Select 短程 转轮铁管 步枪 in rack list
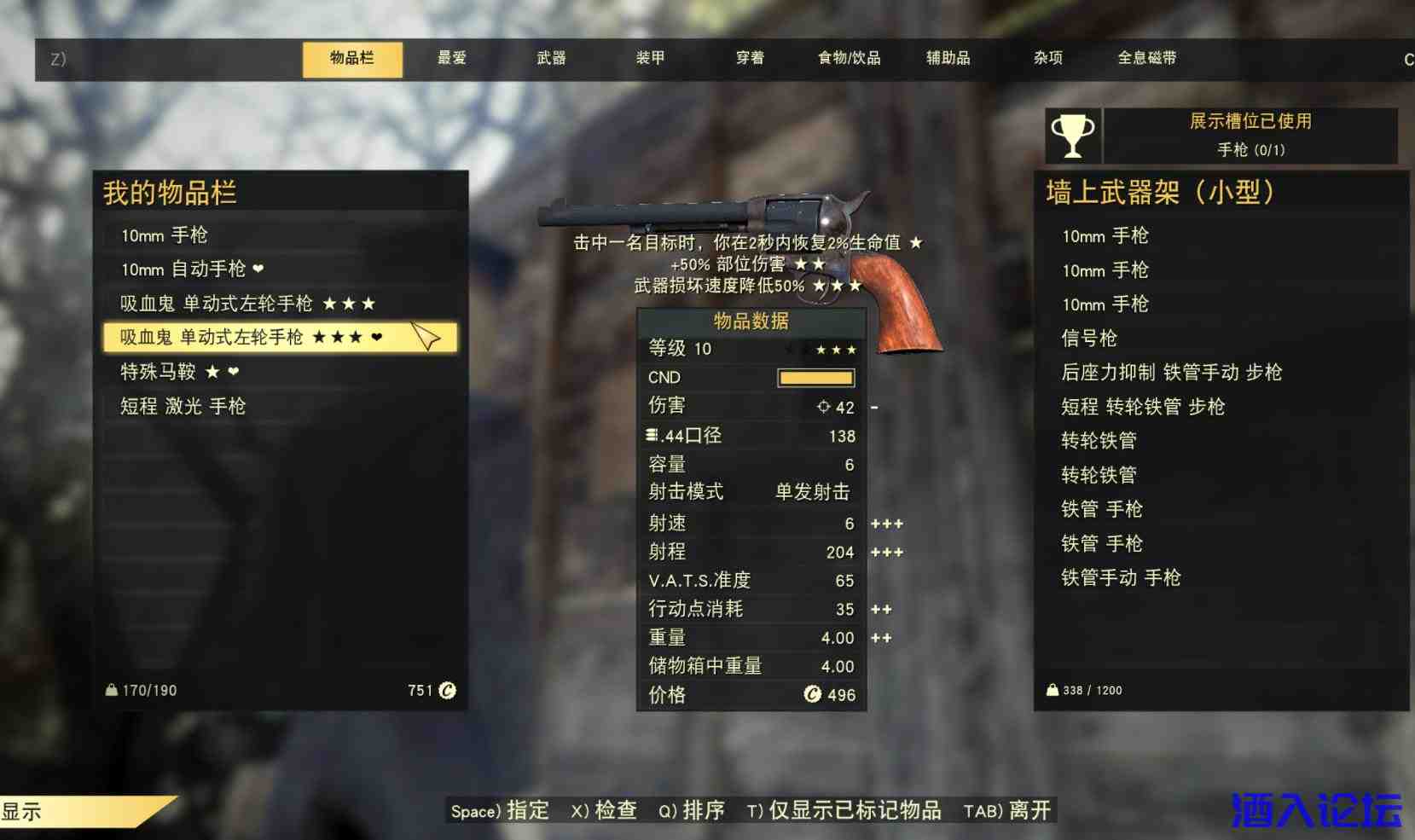Screen dimensions: 1415x840 (x=1143, y=407)
